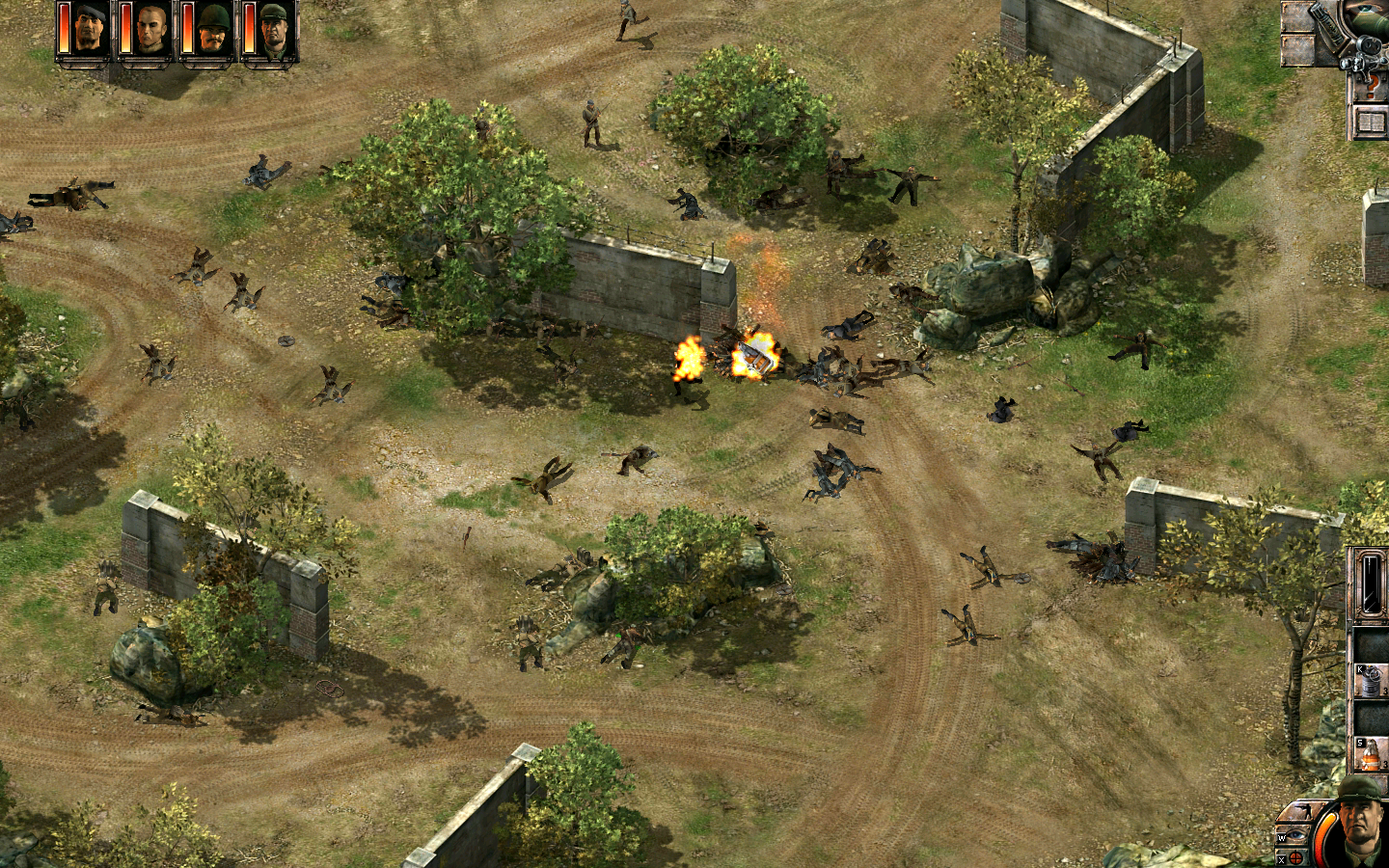Choose the grey smoke canister item
Screen dimensions: 1389x868
click(1371, 680)
